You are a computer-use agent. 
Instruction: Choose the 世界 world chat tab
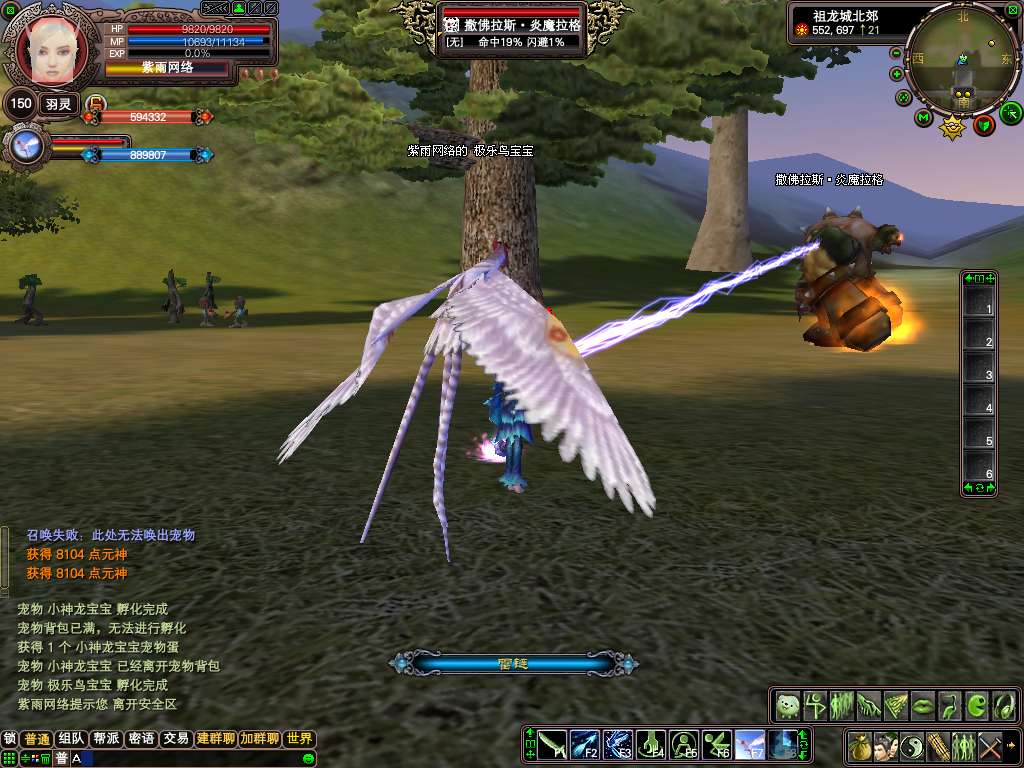pyautogui.click(x=299, y=739)
